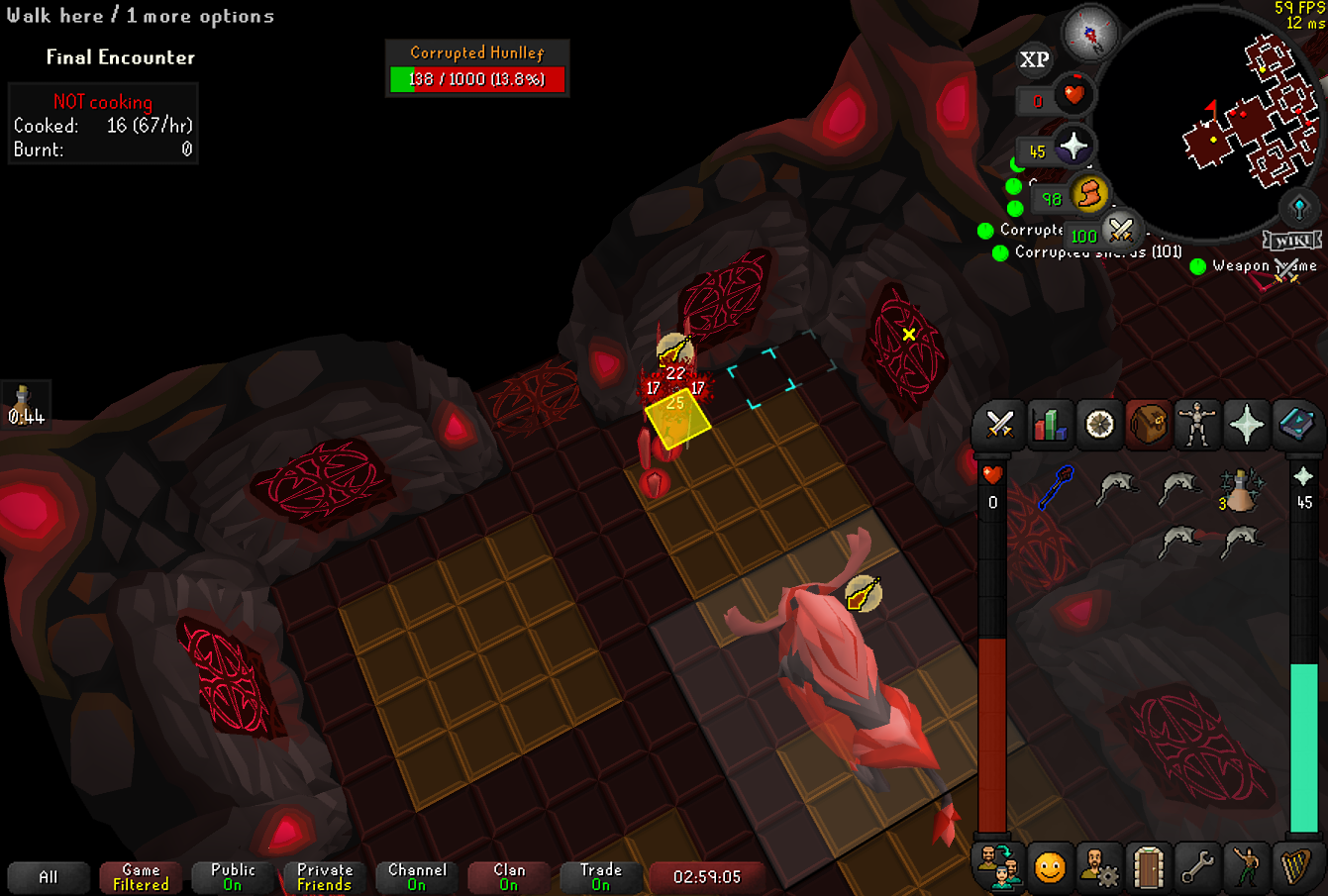Toggle run with the boot energy orb

(1088, 195)
